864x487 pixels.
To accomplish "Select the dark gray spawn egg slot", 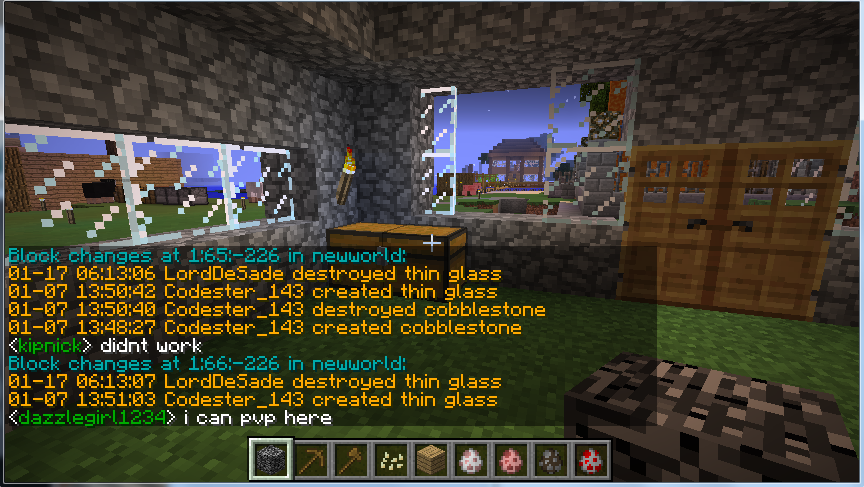I will click(550, 460).
